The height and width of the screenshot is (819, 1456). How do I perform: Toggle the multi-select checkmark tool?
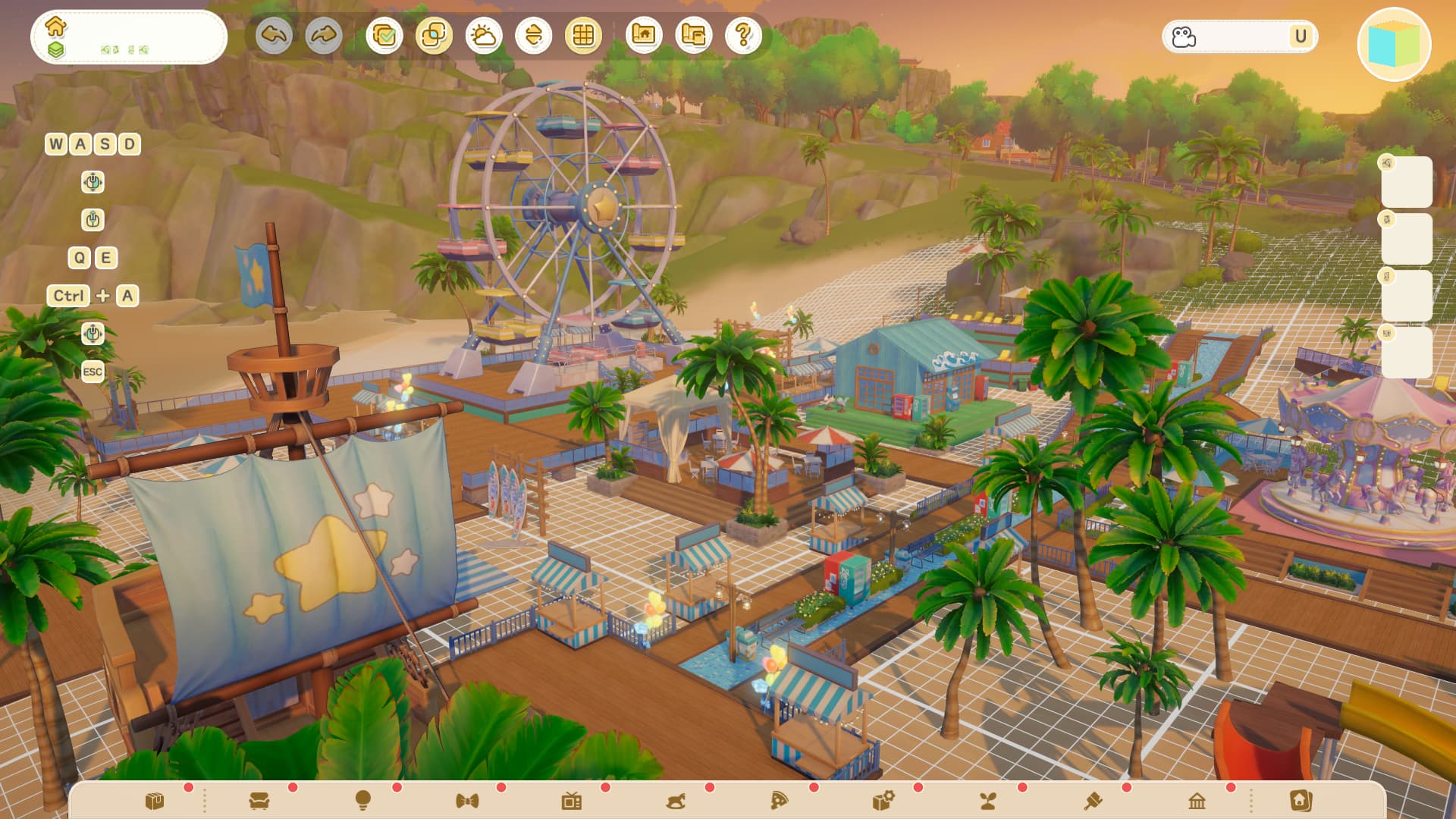(x=384, y=36)
